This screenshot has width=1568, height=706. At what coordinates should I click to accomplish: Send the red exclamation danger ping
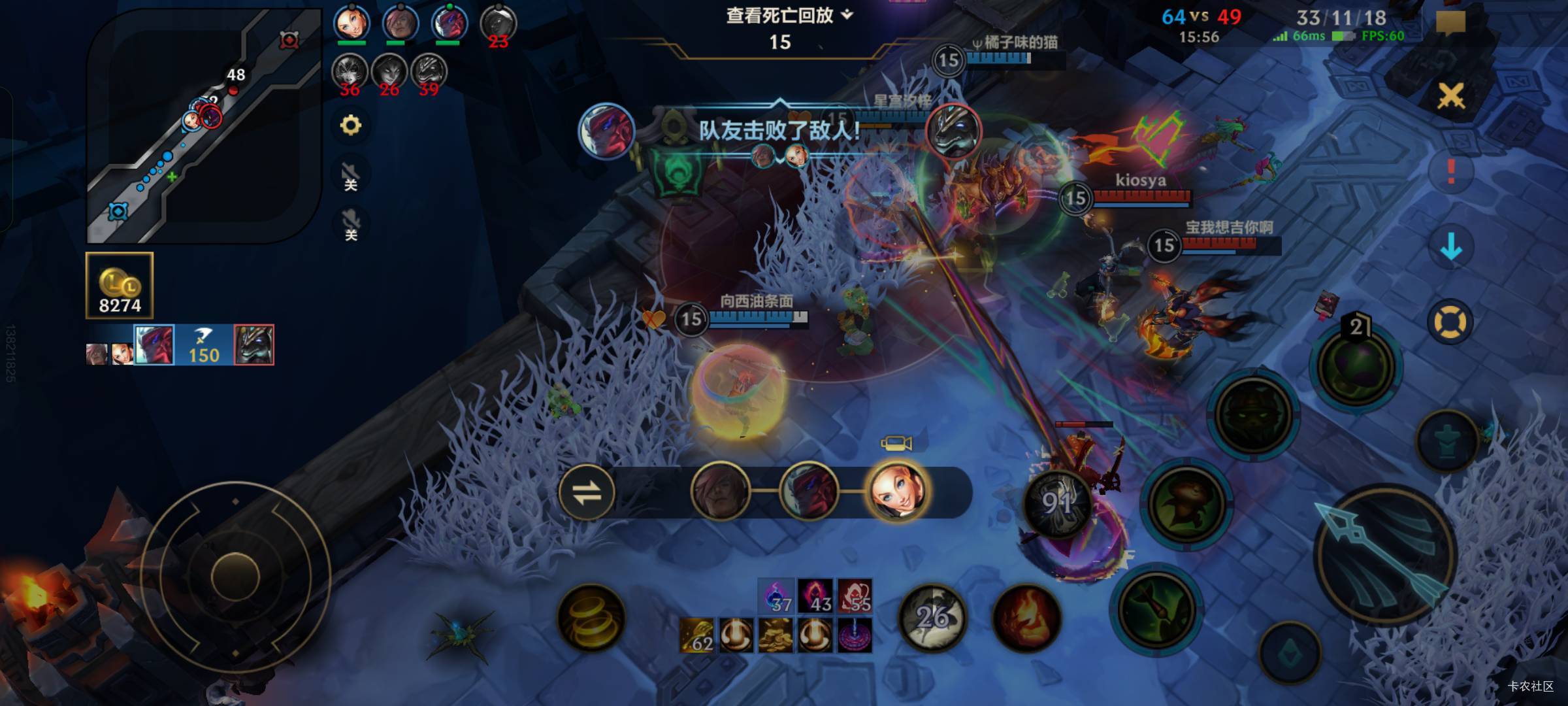[1451, 171]
